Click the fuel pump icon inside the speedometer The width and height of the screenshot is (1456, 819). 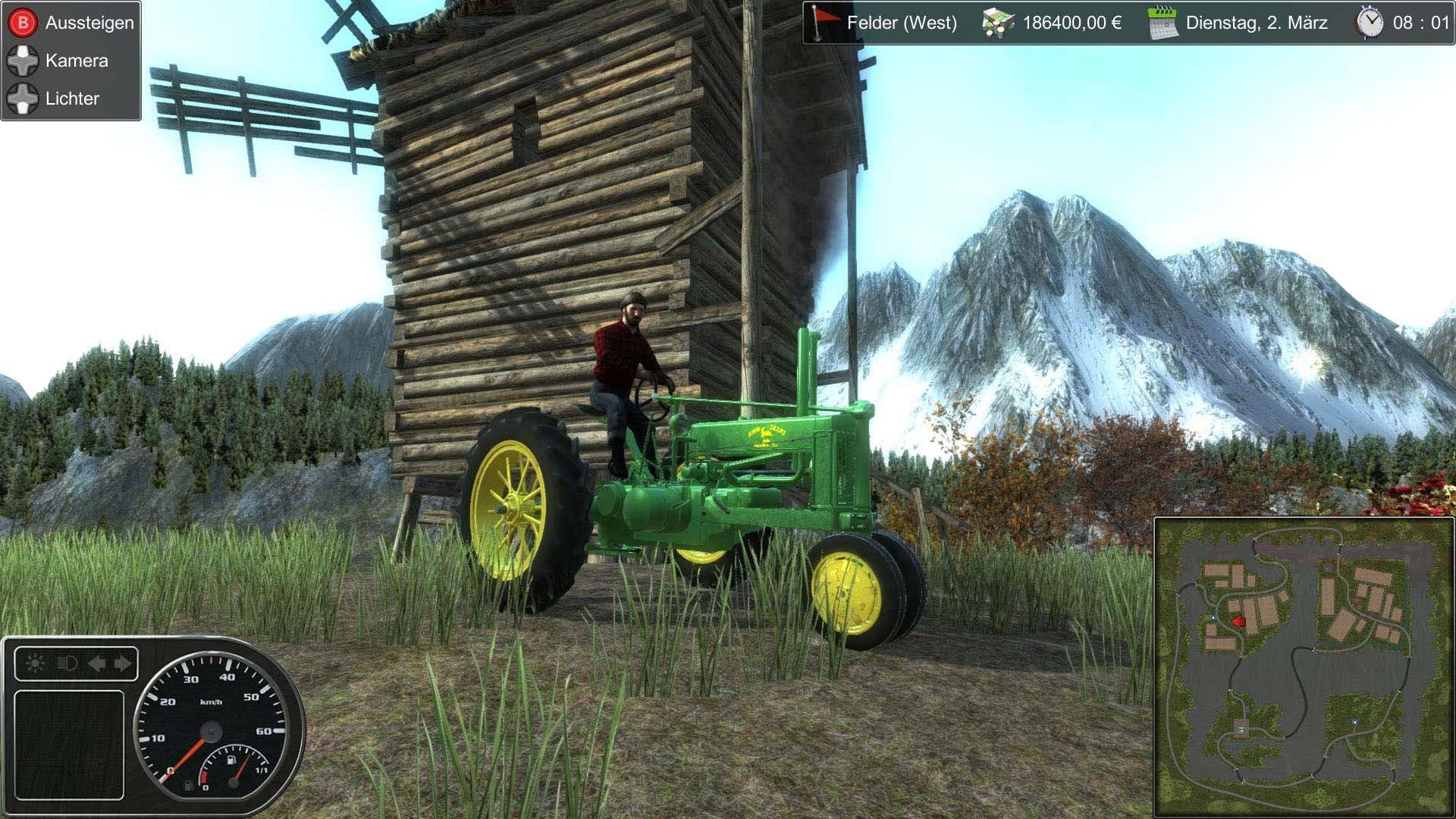[x=232, y=761]
